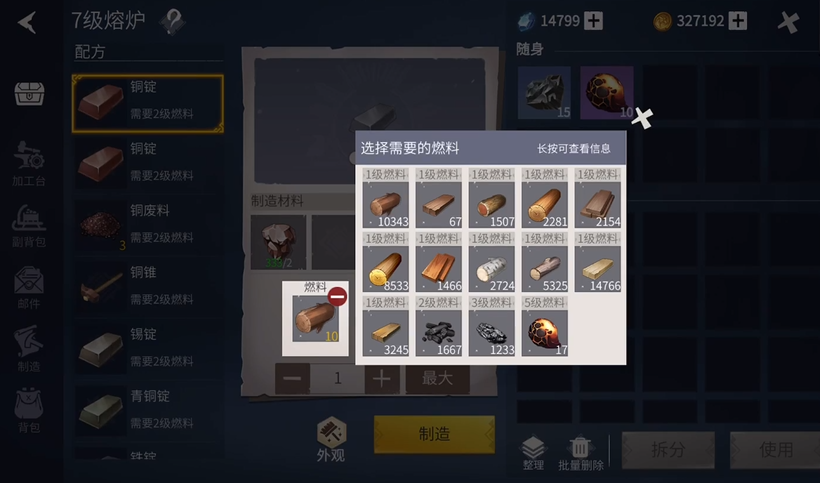Screen dimensions: 820x483
Task: Add more of the 14799 currency
Action: tap(594, 20)
